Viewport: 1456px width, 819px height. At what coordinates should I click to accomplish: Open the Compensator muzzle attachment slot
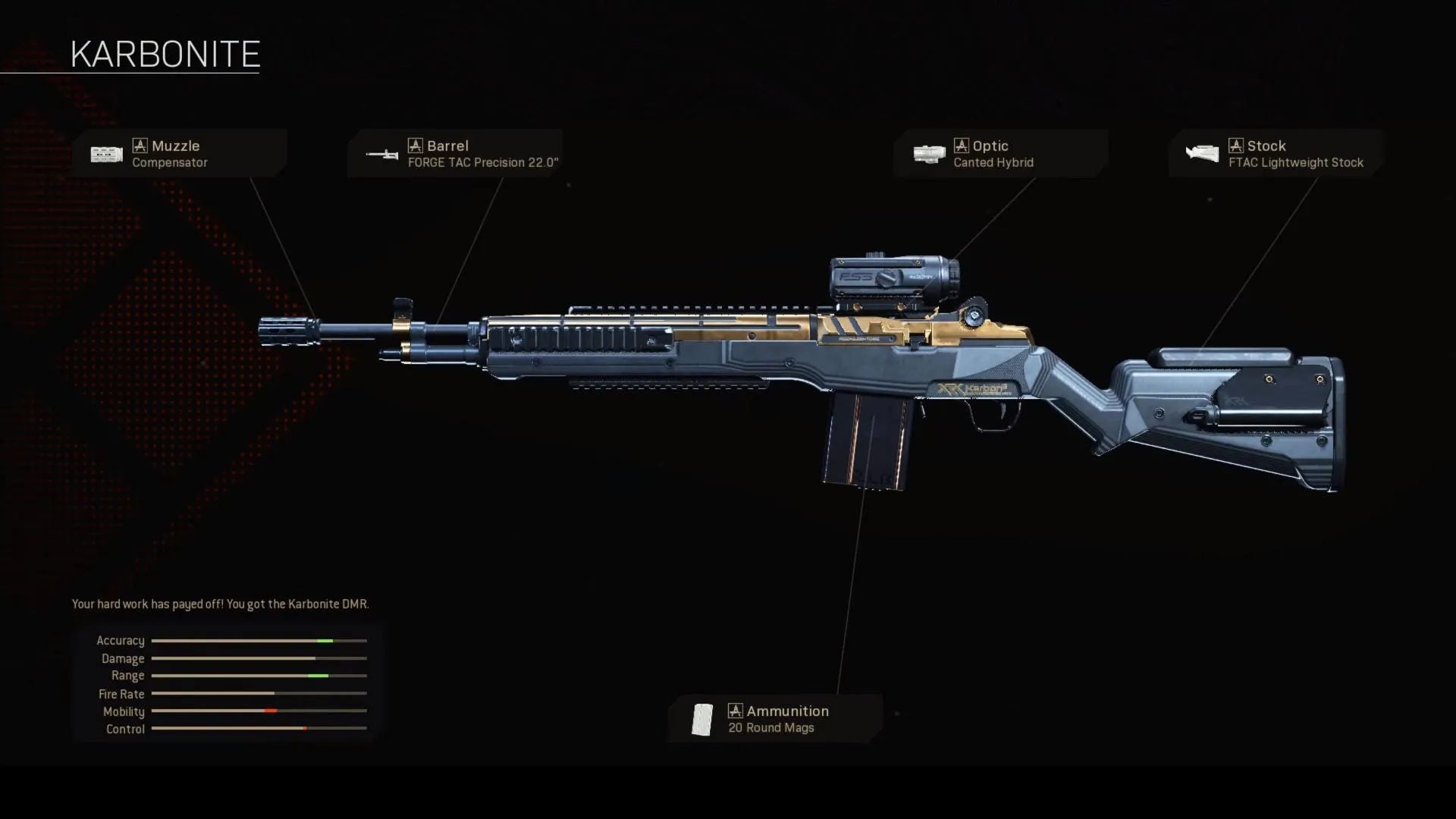pos(182,155)
